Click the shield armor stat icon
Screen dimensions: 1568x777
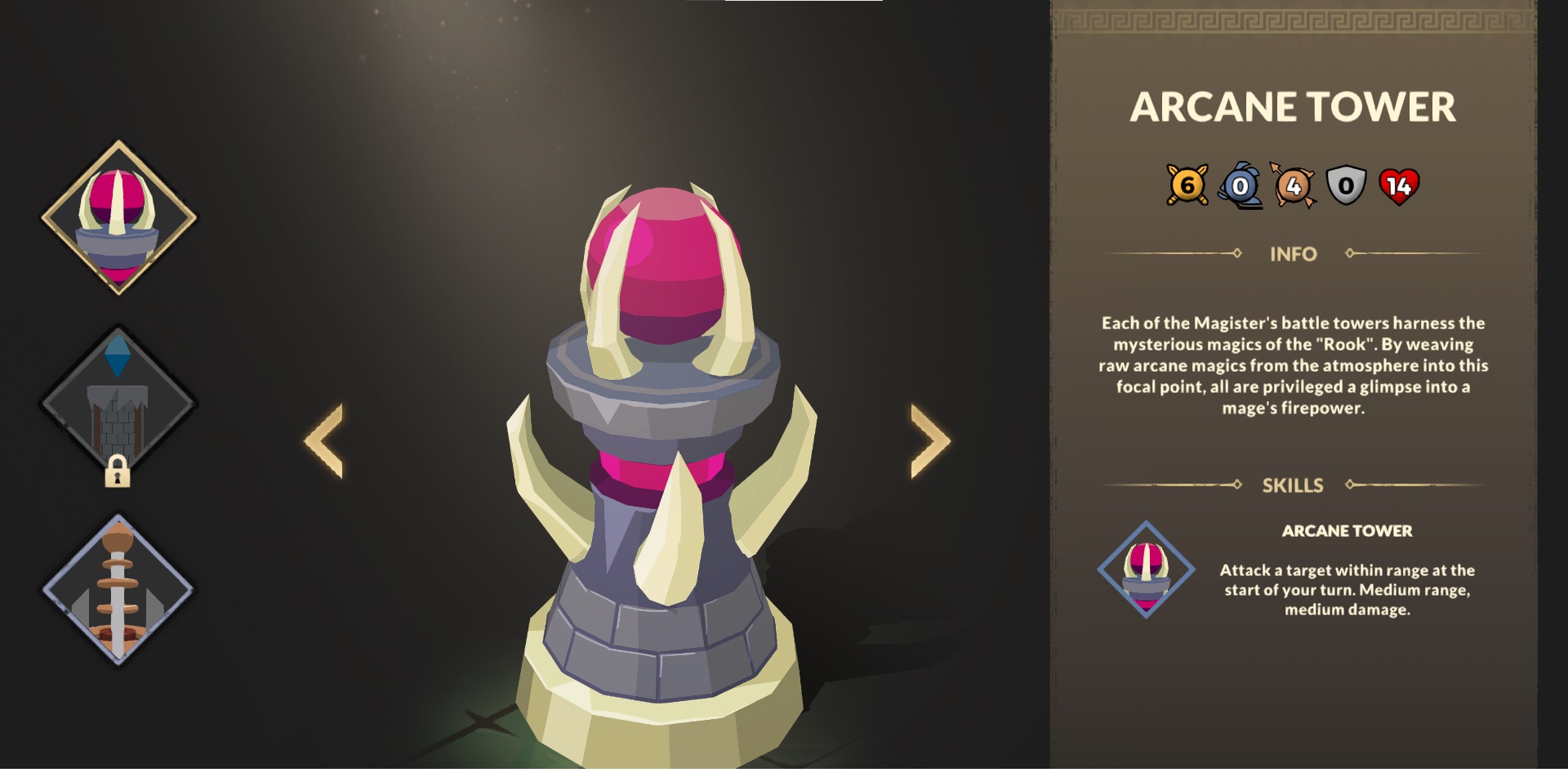[1347, 186]
